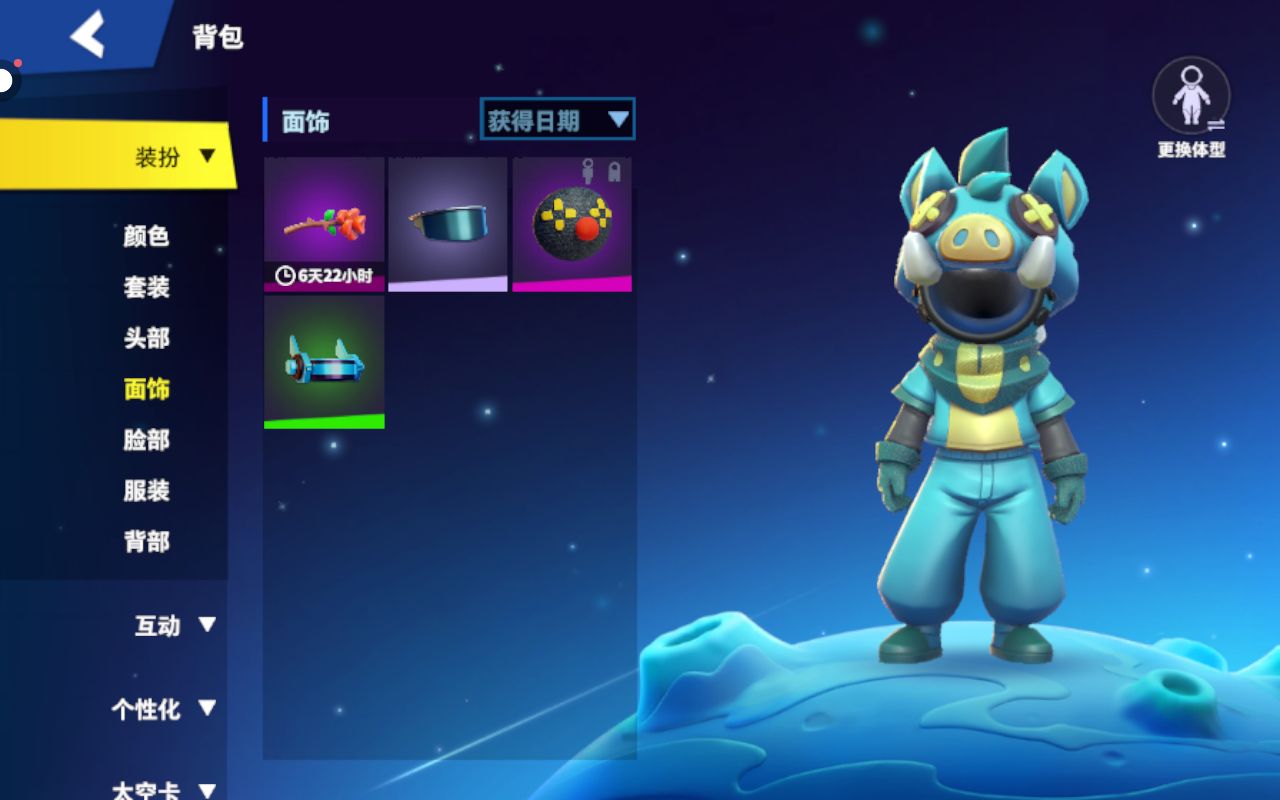
Task: Select the 面饰 section
Action: 146,389
